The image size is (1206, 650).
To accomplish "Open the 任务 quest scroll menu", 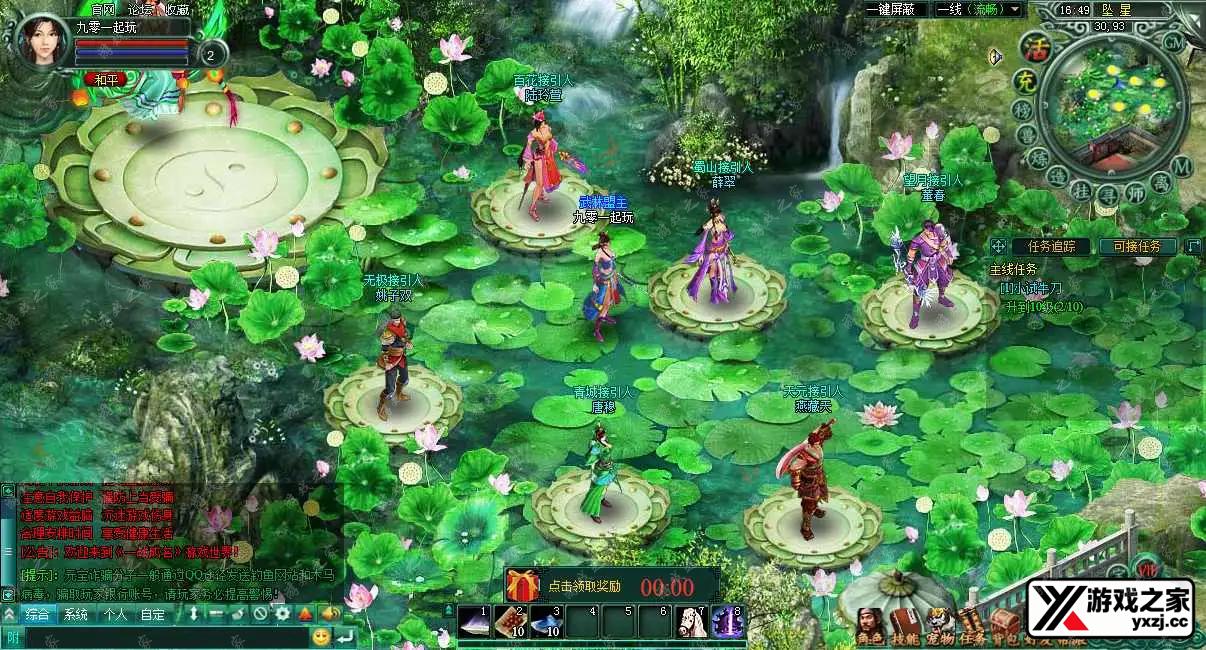I will pos(971,619).
